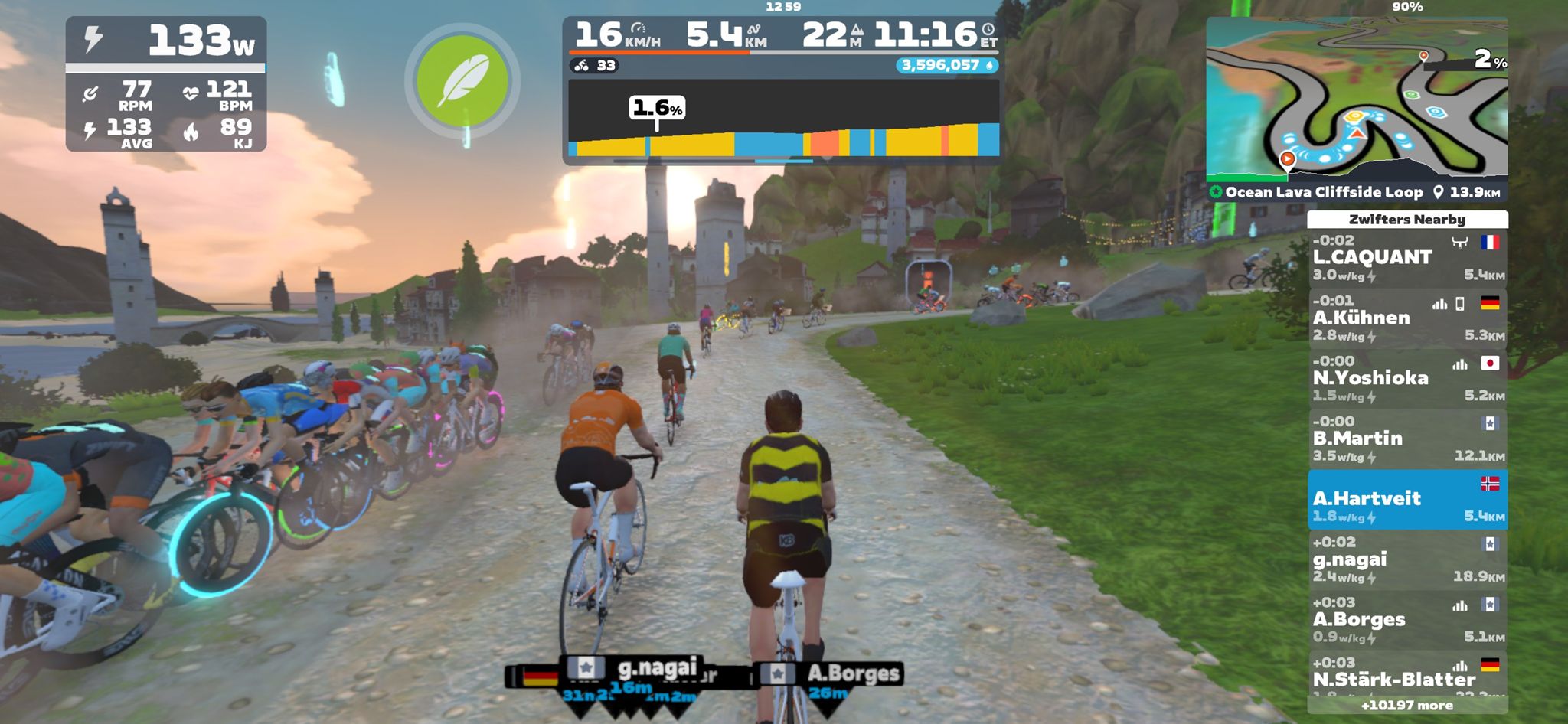Choose A.Borges from the nearby list
This screenshot has height=724, width=1568.
(1407, 620)
